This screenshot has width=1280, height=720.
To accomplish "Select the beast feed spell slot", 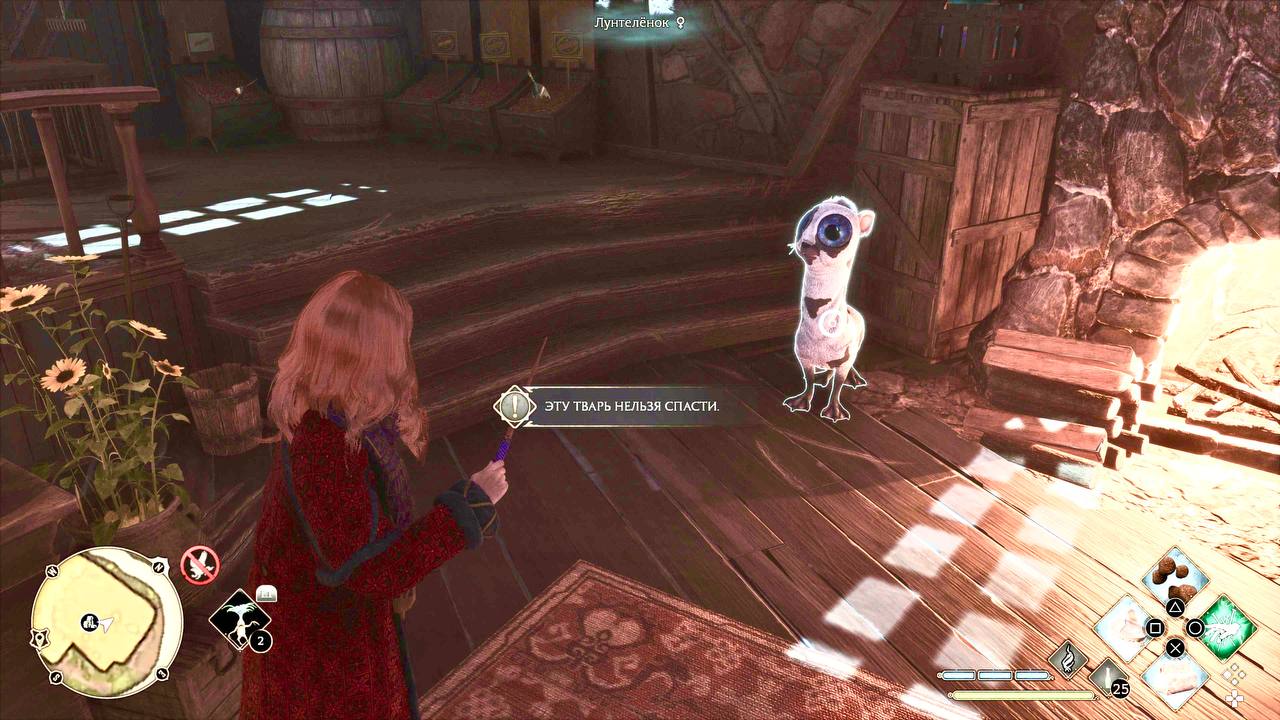I will (x=1175, y=578).
